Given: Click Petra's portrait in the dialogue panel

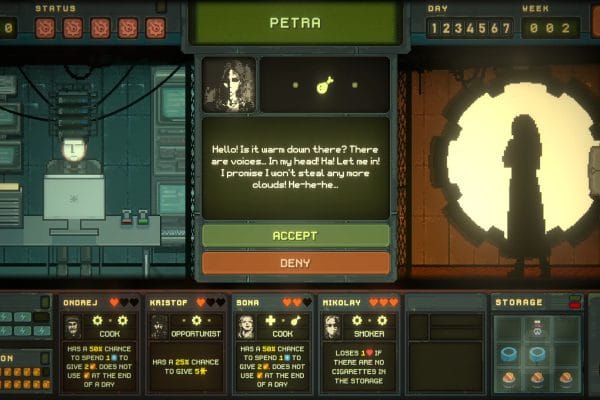Looking at the screenshot, I should (x=229, y=84).
